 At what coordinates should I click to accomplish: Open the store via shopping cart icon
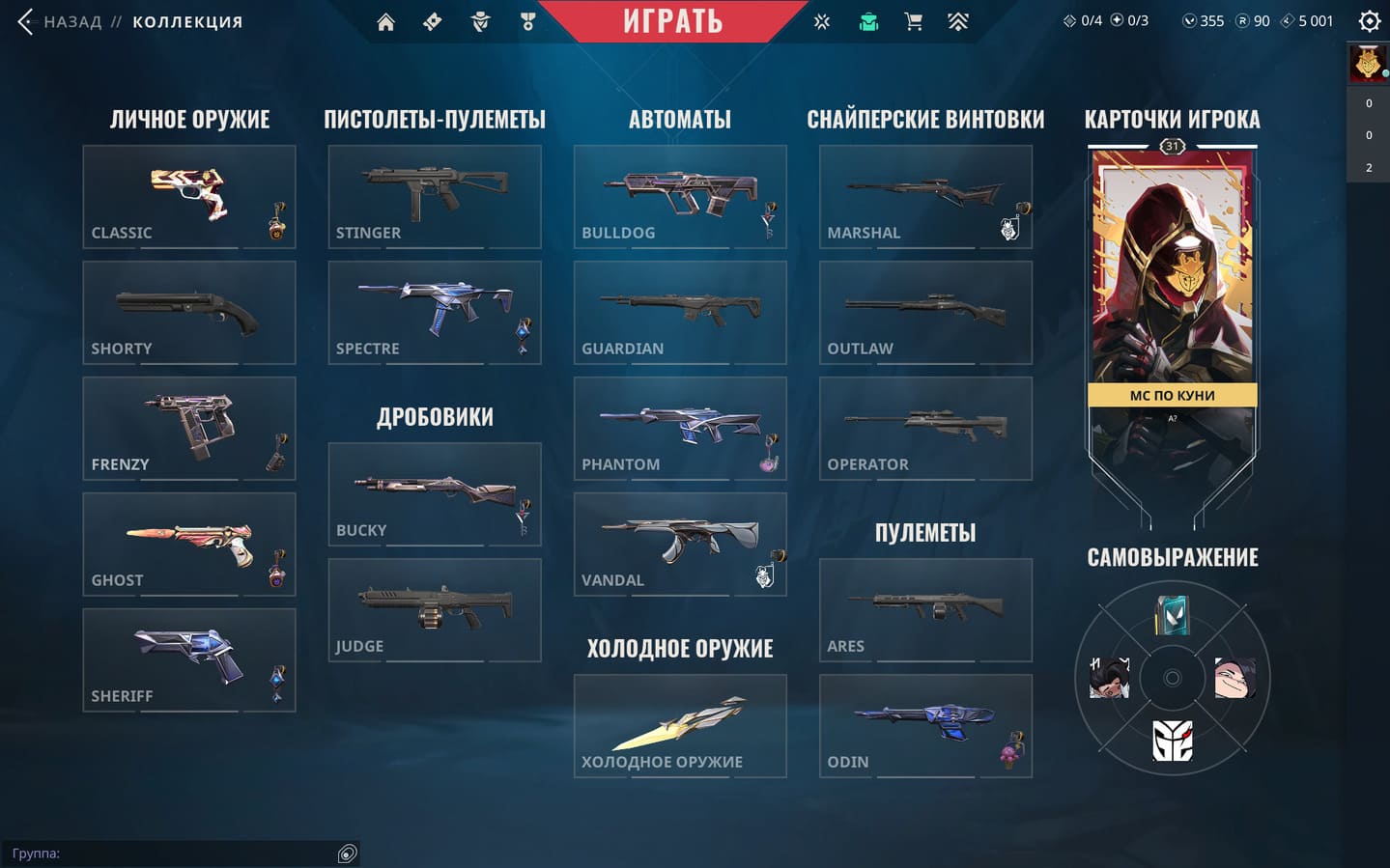pyautogui.click(x=913, y=21)
